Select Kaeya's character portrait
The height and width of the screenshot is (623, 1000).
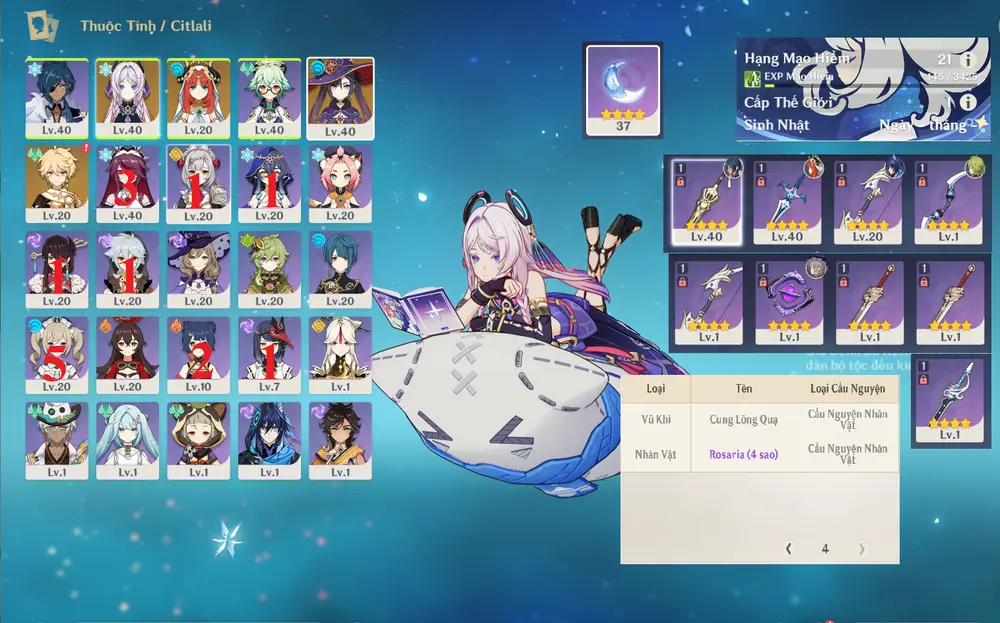pyautogui.click(x=57, y=96)
